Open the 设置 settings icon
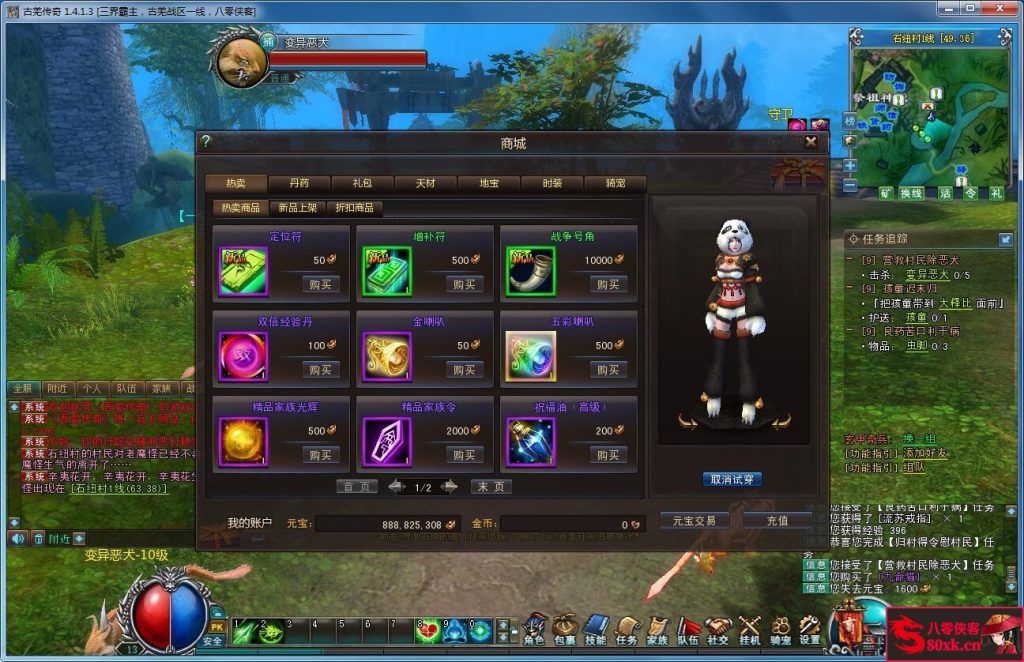Viewport: 1024px width, 662px height. (810, 629)
